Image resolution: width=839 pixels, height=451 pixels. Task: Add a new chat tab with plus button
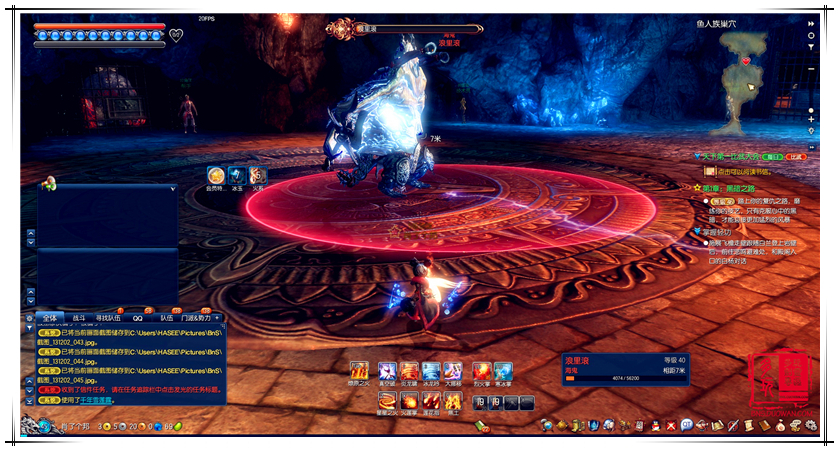pos(218,318)
